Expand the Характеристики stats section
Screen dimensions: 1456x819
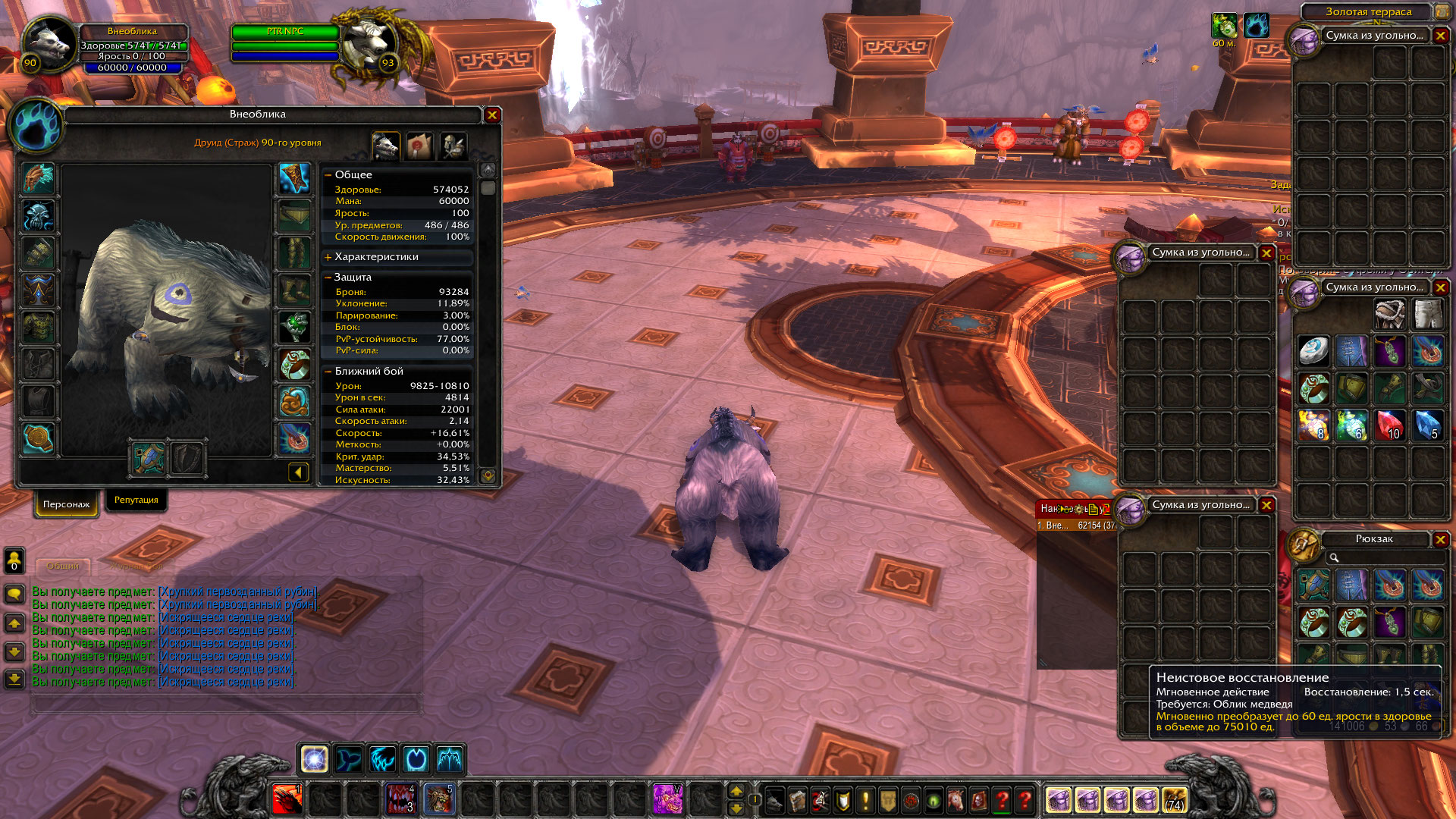[x=328, y=257]
